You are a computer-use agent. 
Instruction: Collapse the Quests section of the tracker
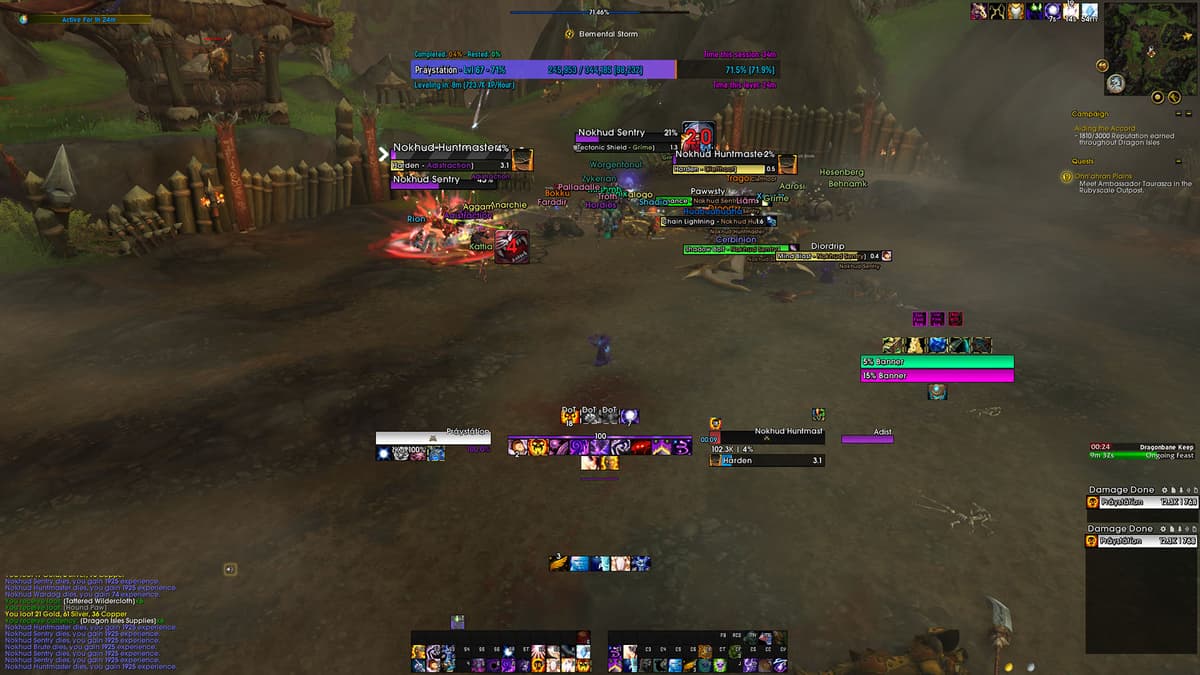pyautogui.click(x=1178, y=161)
